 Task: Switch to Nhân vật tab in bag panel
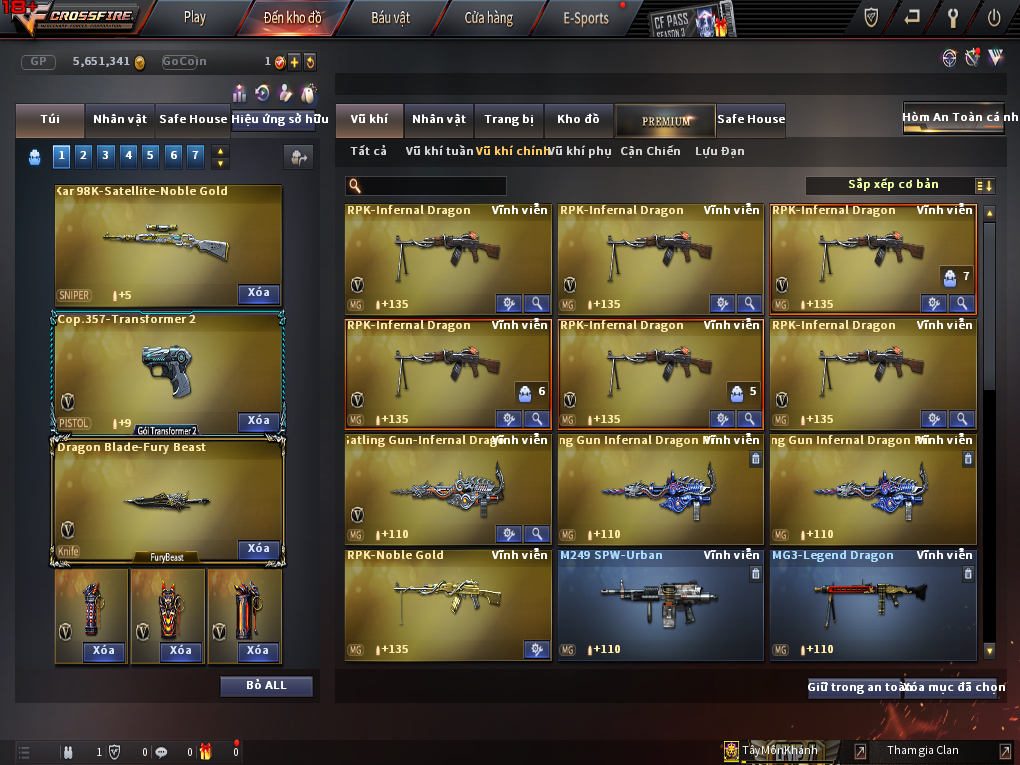coord(120,119)
